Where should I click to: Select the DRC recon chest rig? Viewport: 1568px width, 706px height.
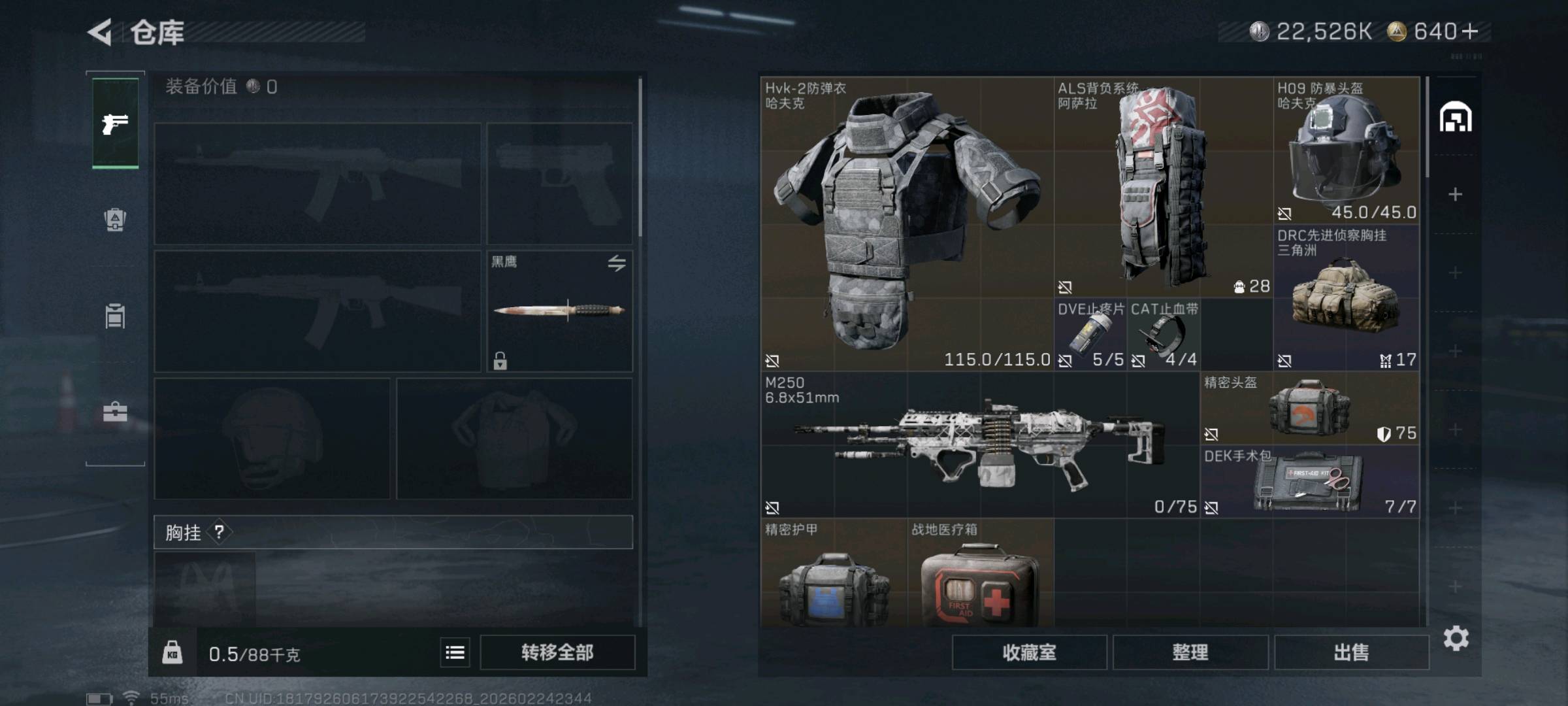tap(1347, 298)
